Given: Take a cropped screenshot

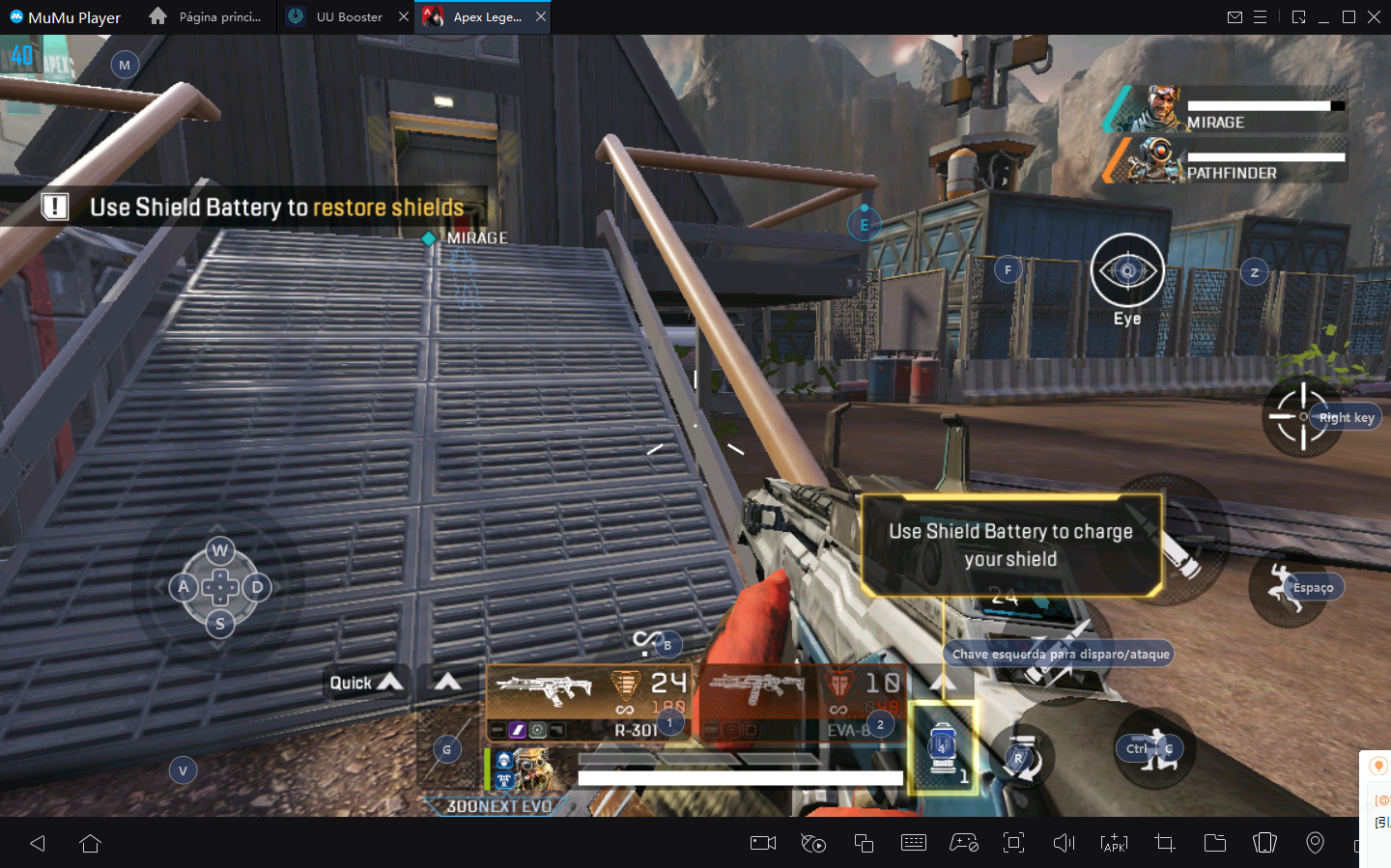Looking at the screenshot, I should (x=1164, y=843).
